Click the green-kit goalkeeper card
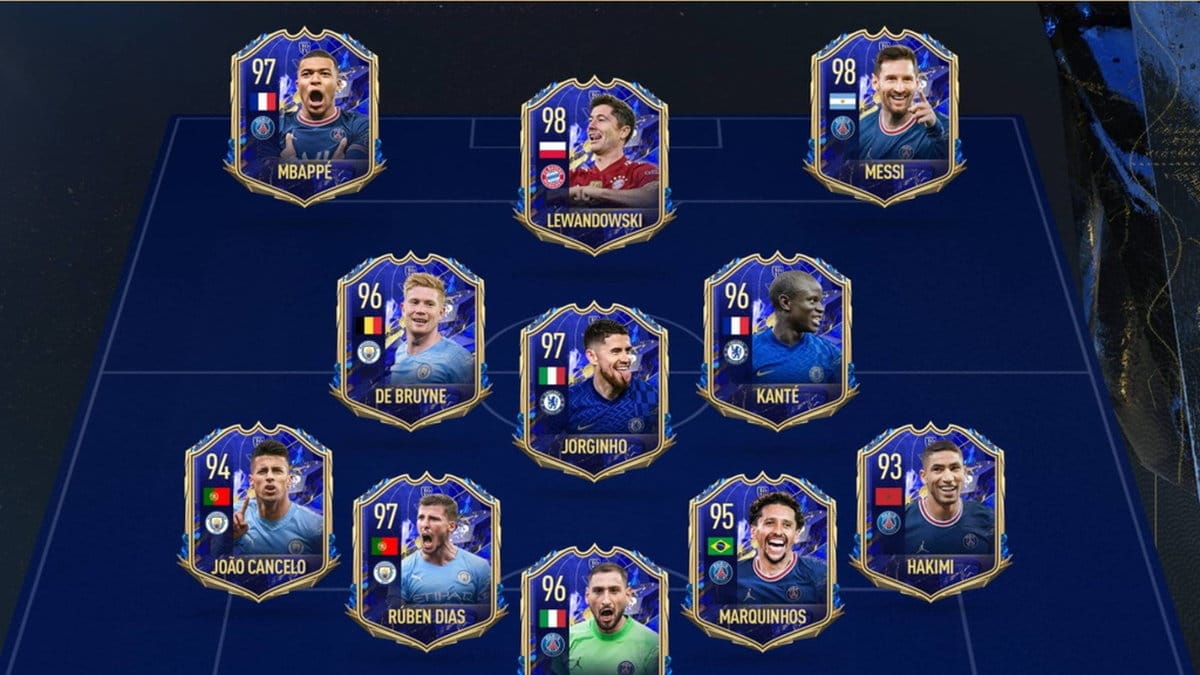The height and width of the screenshot is (675, 1200). 594,615
